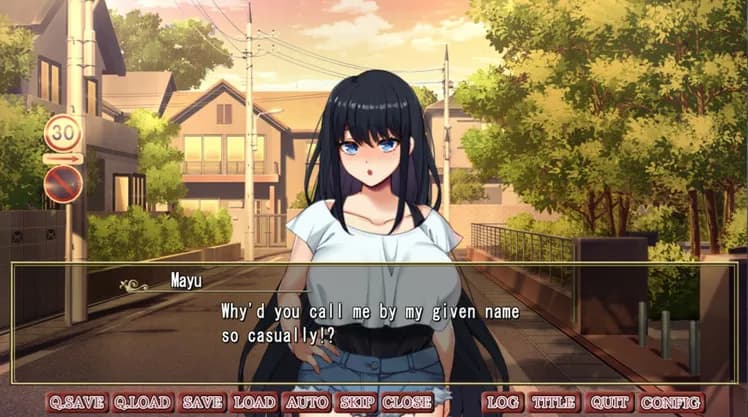
Task: Click Q.LOAD to quick load
Action: click(143, 402)
